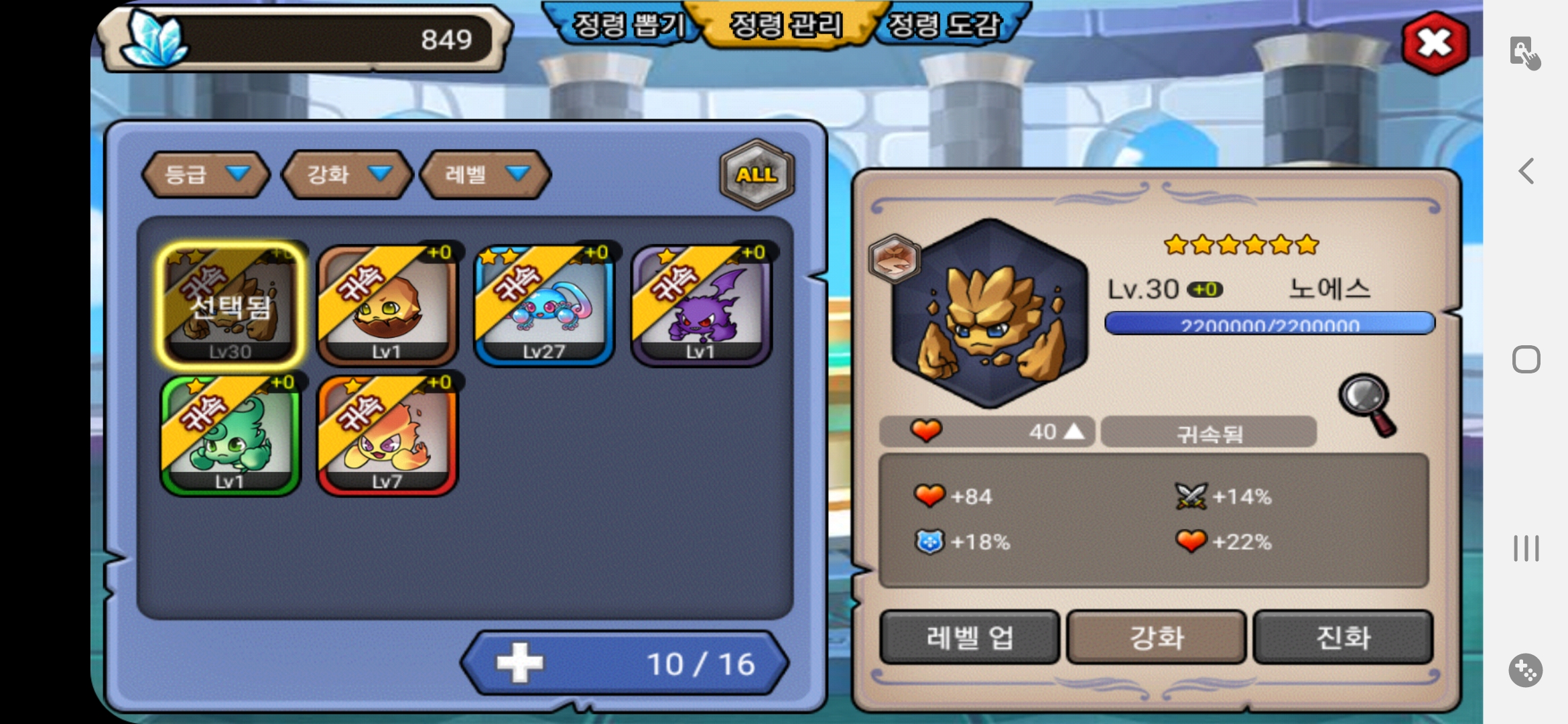1568x724 pixels.
Task: Show the 정령 도감 tab
Action: [x=943, y=25]
